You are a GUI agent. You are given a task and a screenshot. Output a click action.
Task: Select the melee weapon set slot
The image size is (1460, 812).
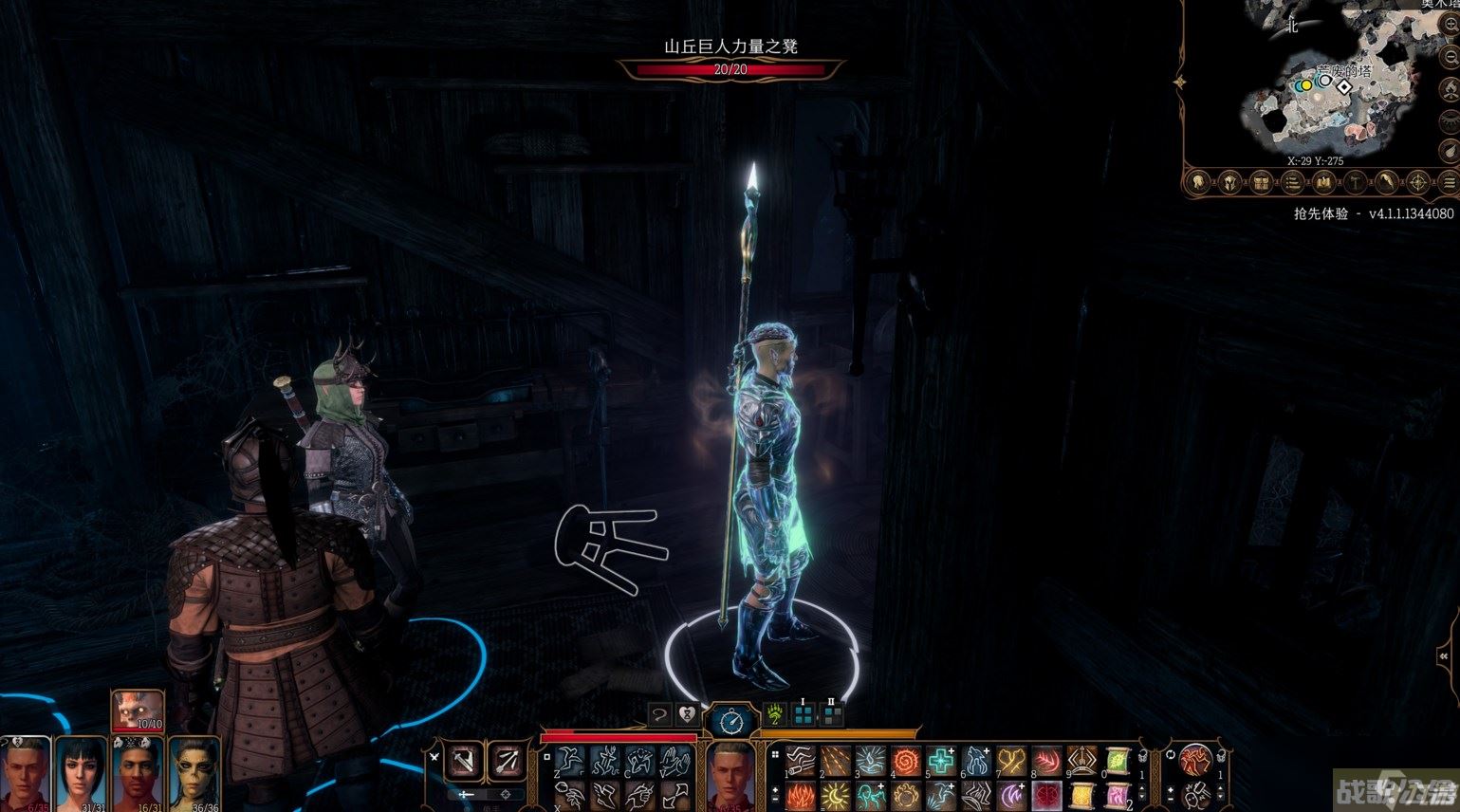(466, 761)
